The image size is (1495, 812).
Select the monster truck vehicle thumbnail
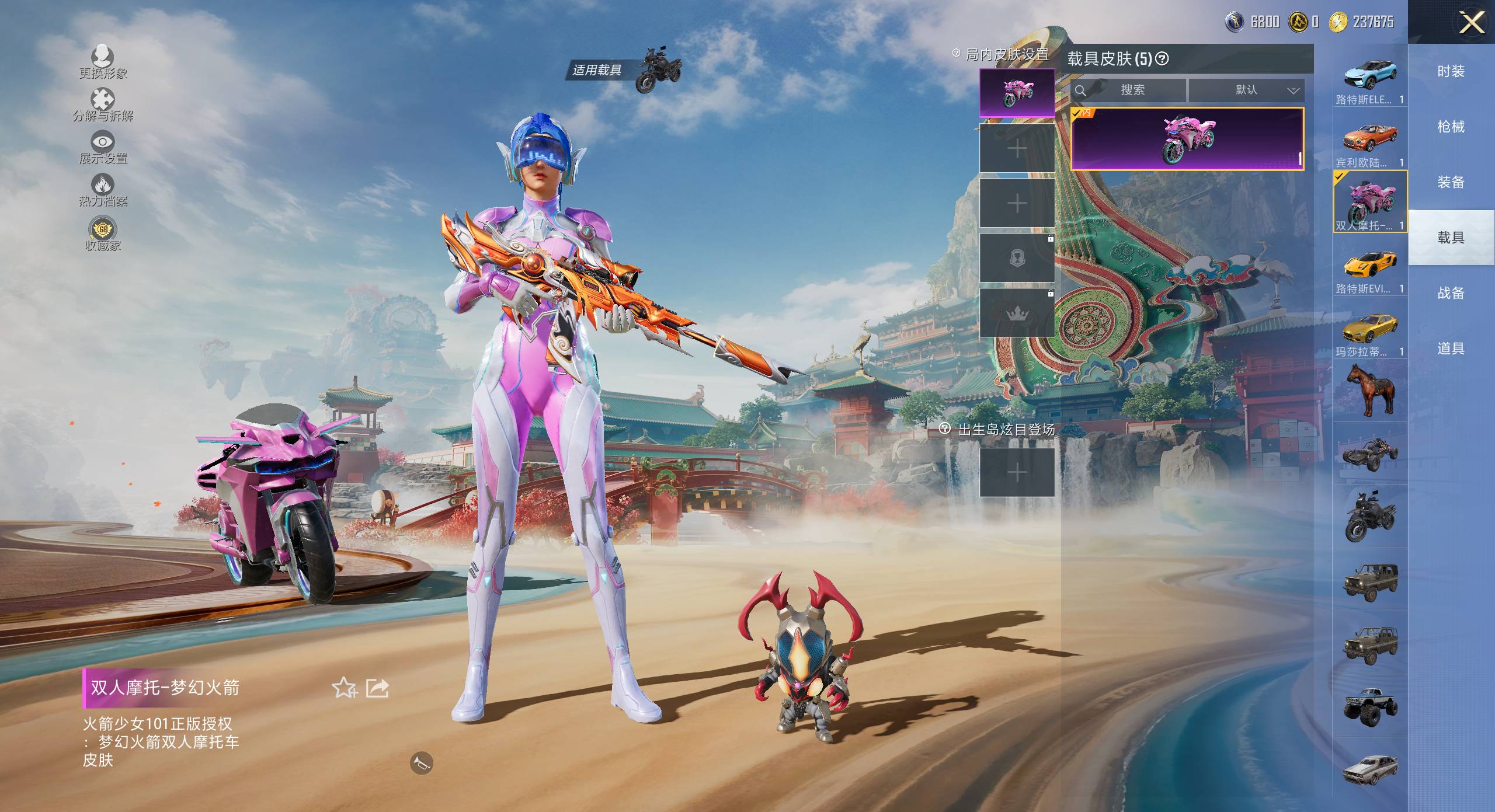[1370, 705]
